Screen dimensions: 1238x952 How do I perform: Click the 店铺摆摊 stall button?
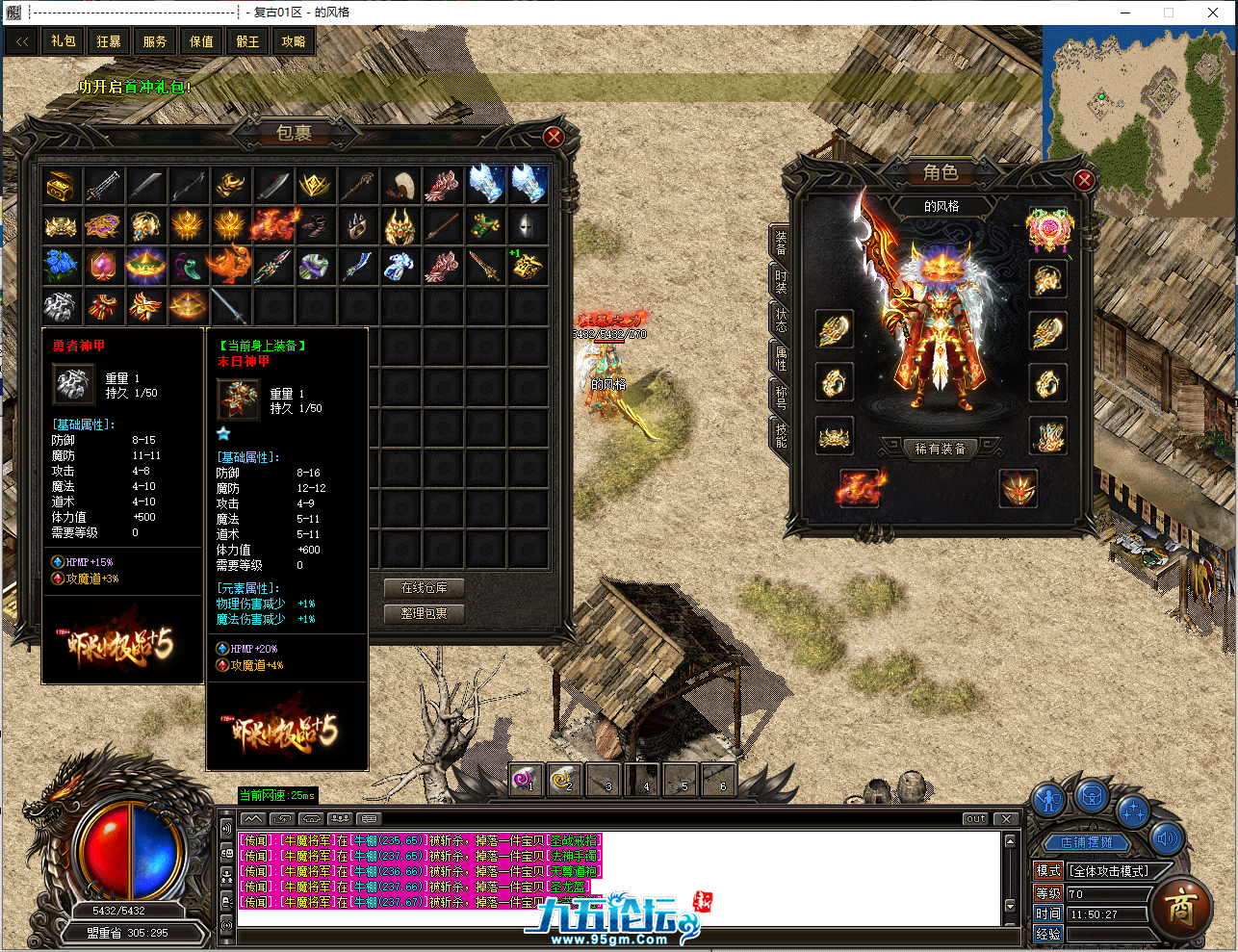coord(1086,842)
